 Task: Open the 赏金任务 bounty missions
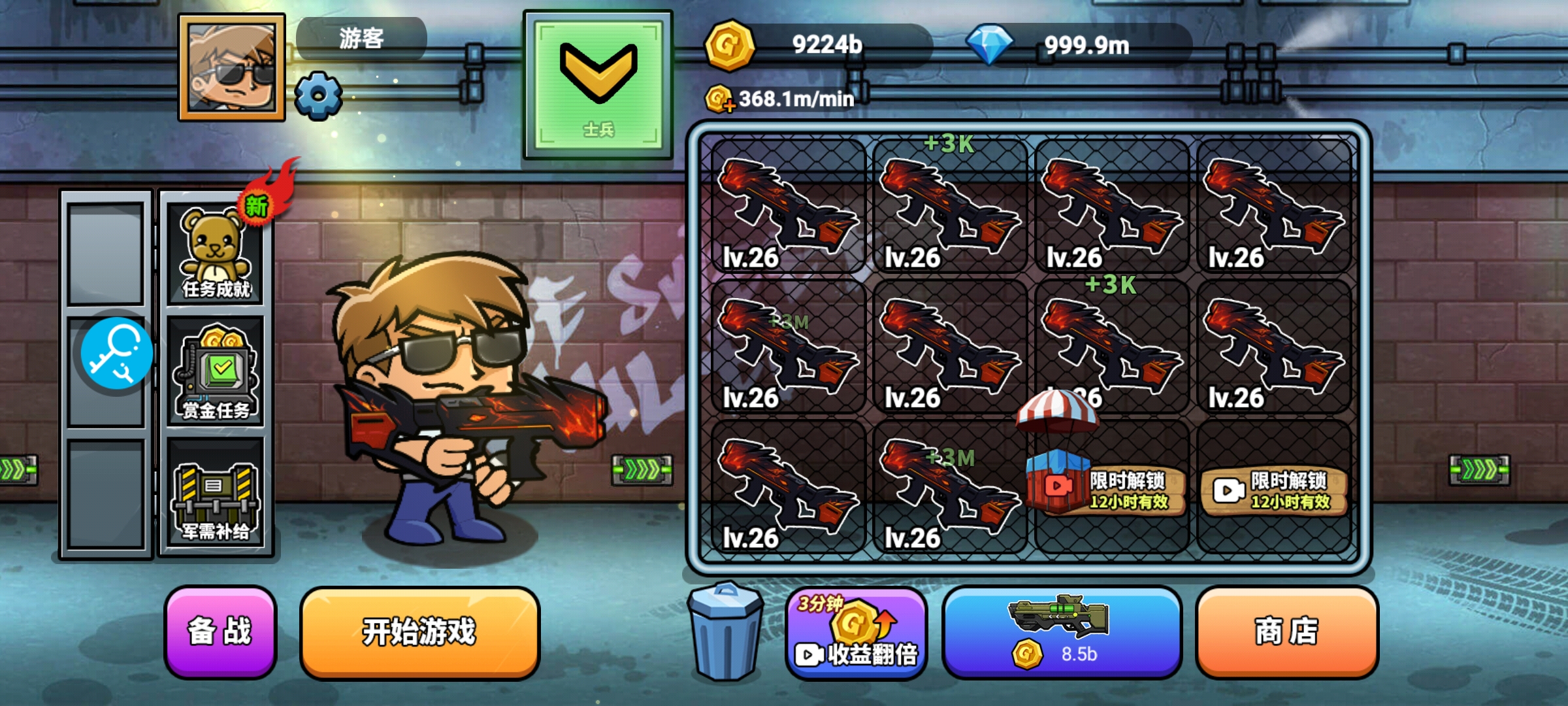pyautogui.click(x=216, y=373)
